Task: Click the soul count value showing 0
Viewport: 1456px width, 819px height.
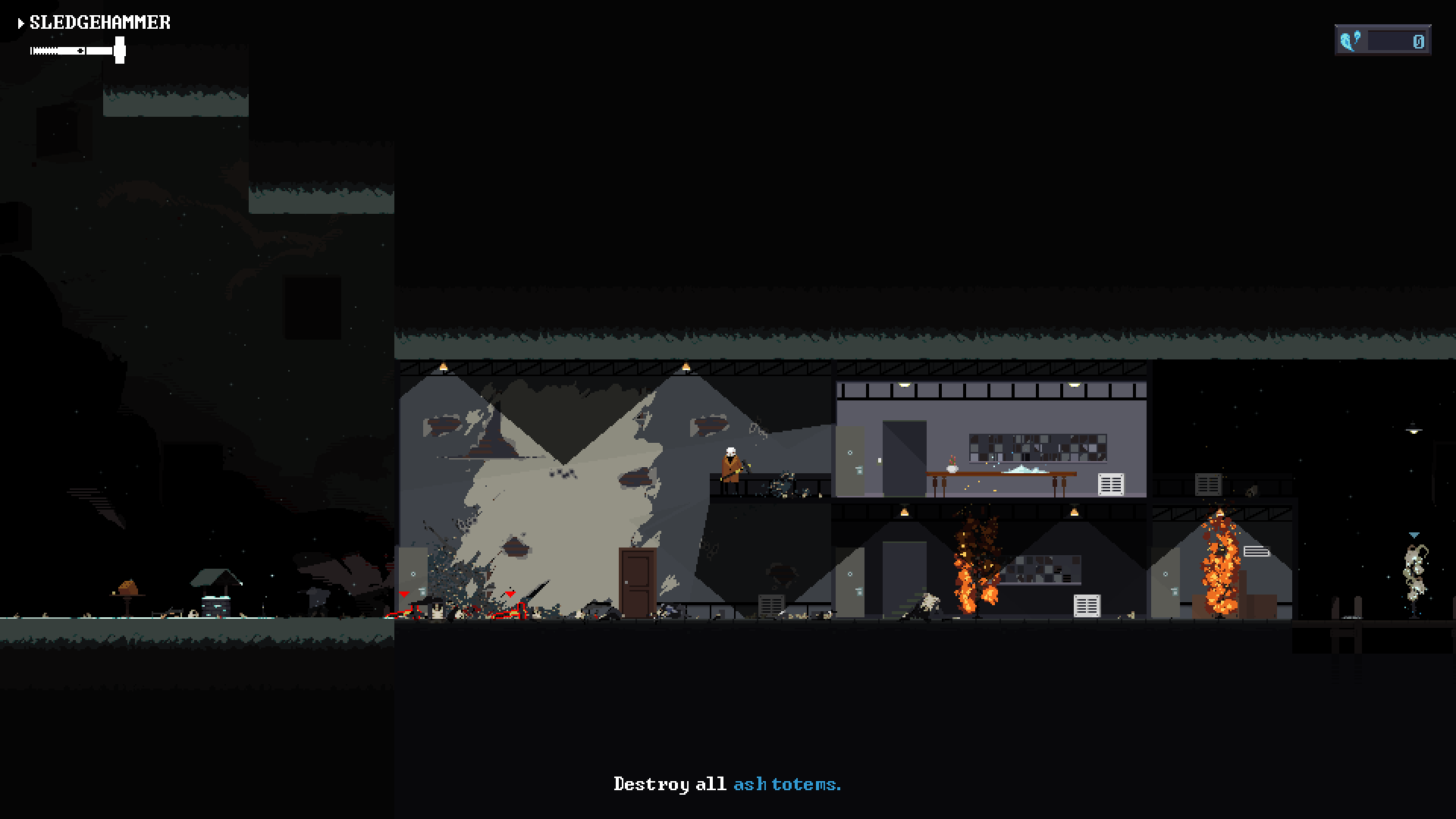Action: [x=1418, y=42]
